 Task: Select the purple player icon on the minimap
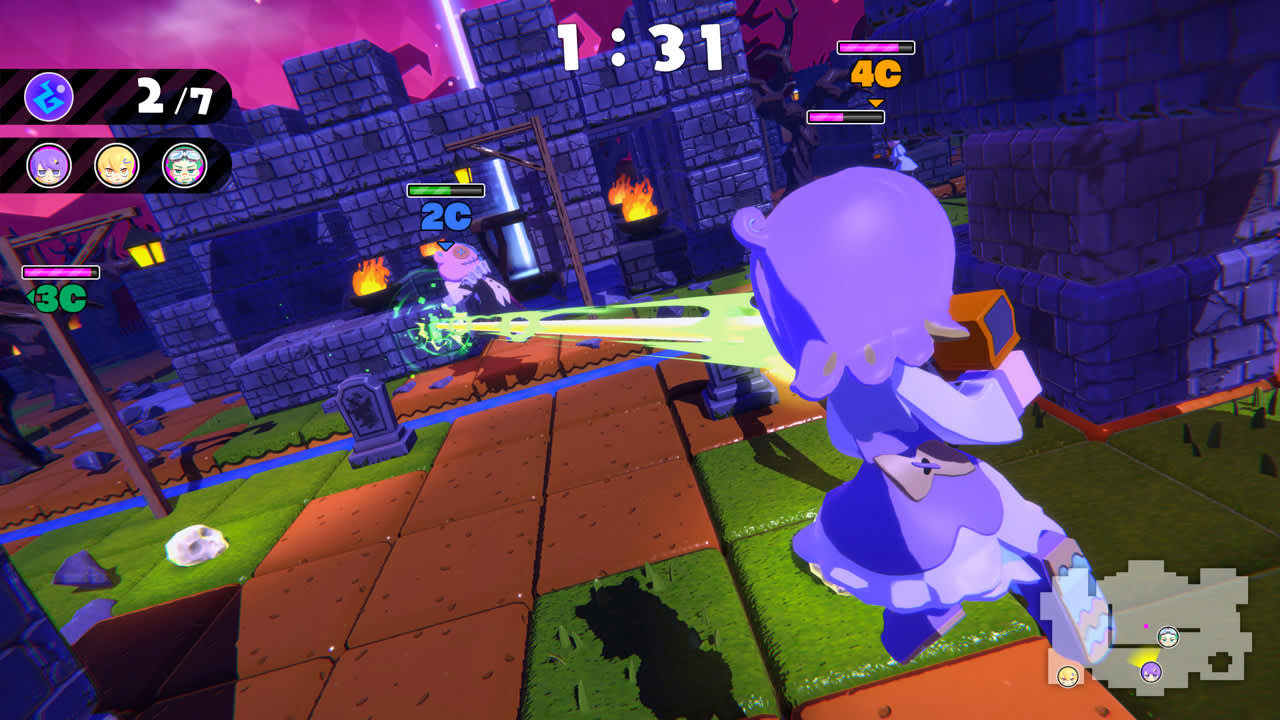pos(1151,672)
